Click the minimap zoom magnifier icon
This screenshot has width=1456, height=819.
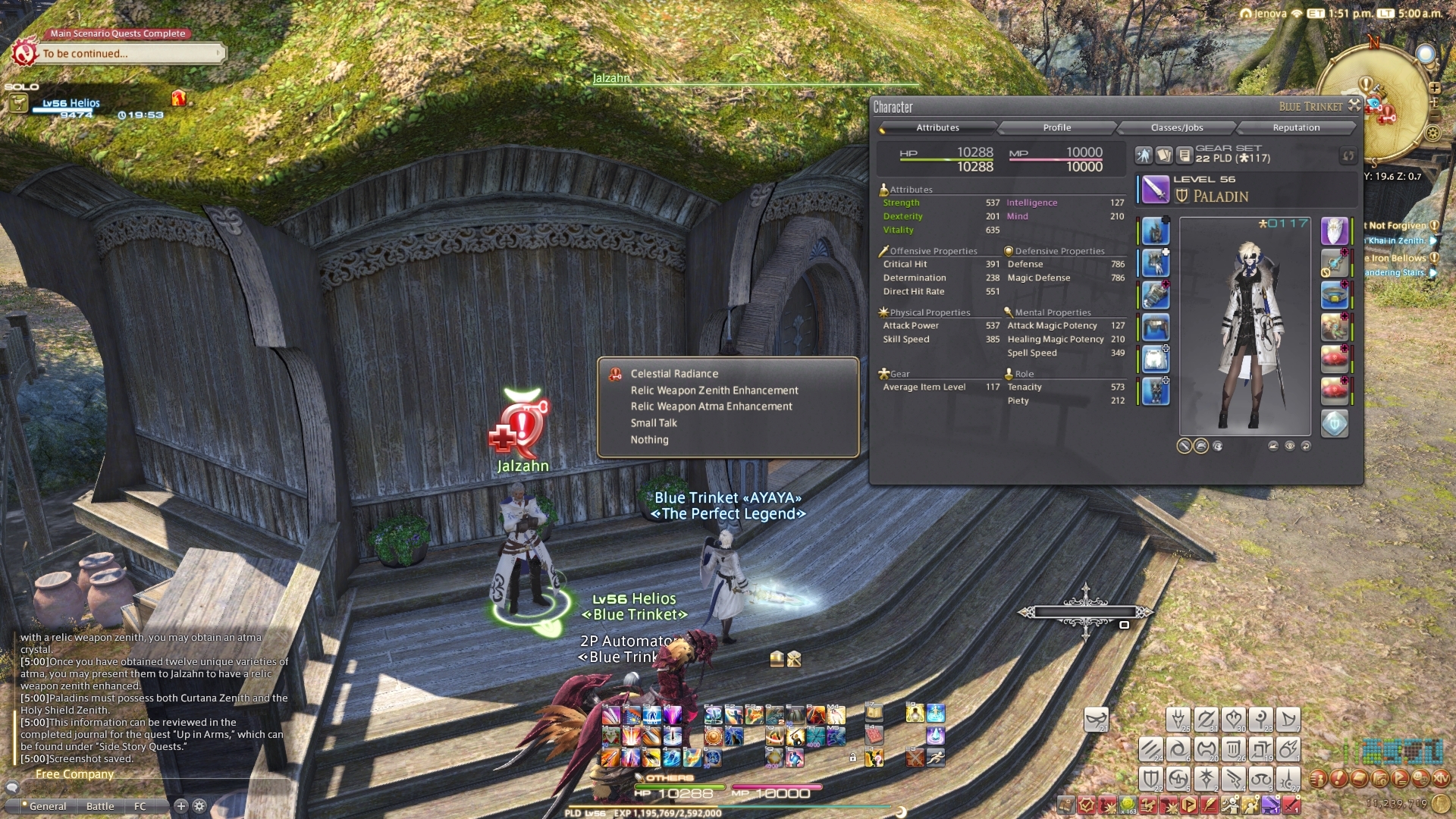1425,54
